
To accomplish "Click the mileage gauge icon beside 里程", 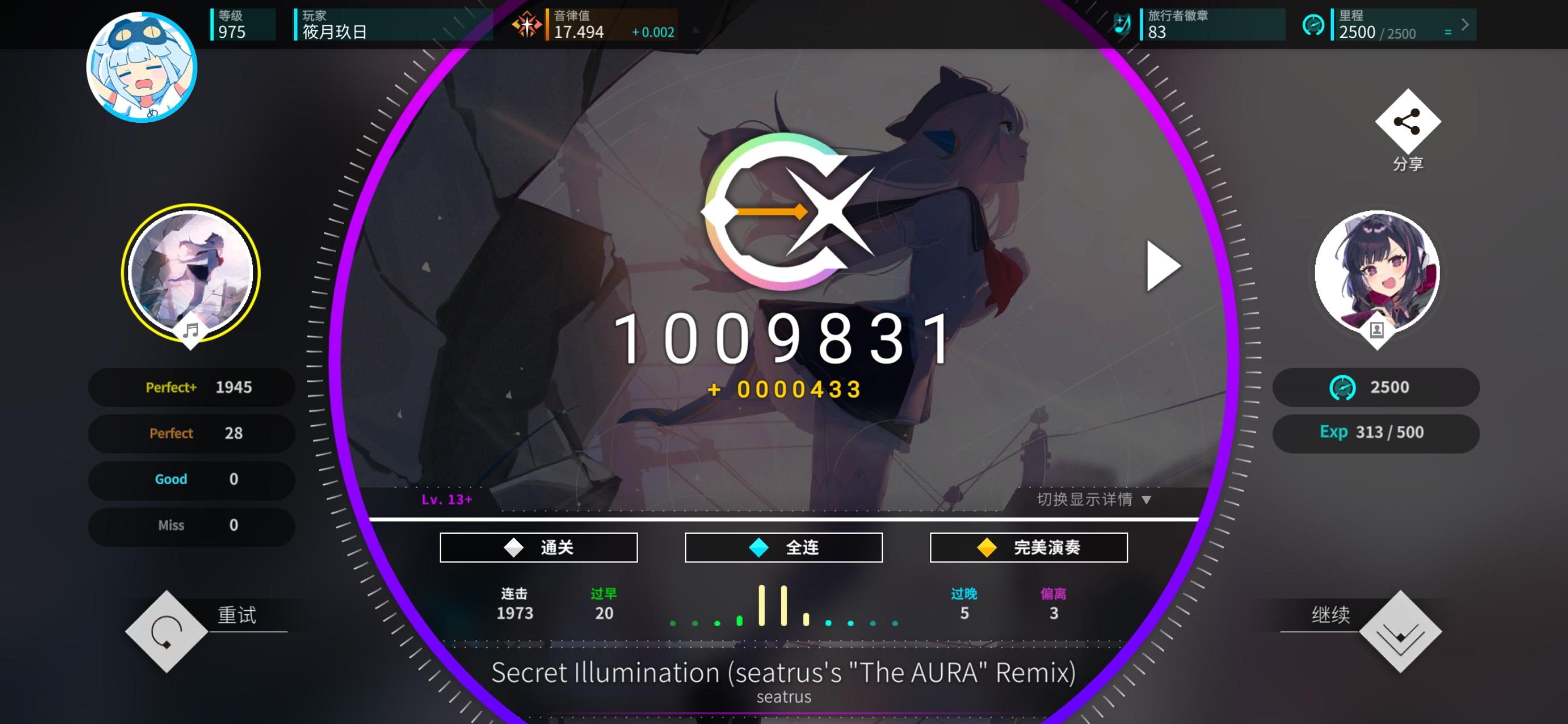I will pyautogui.click(x=1314, y=25).
